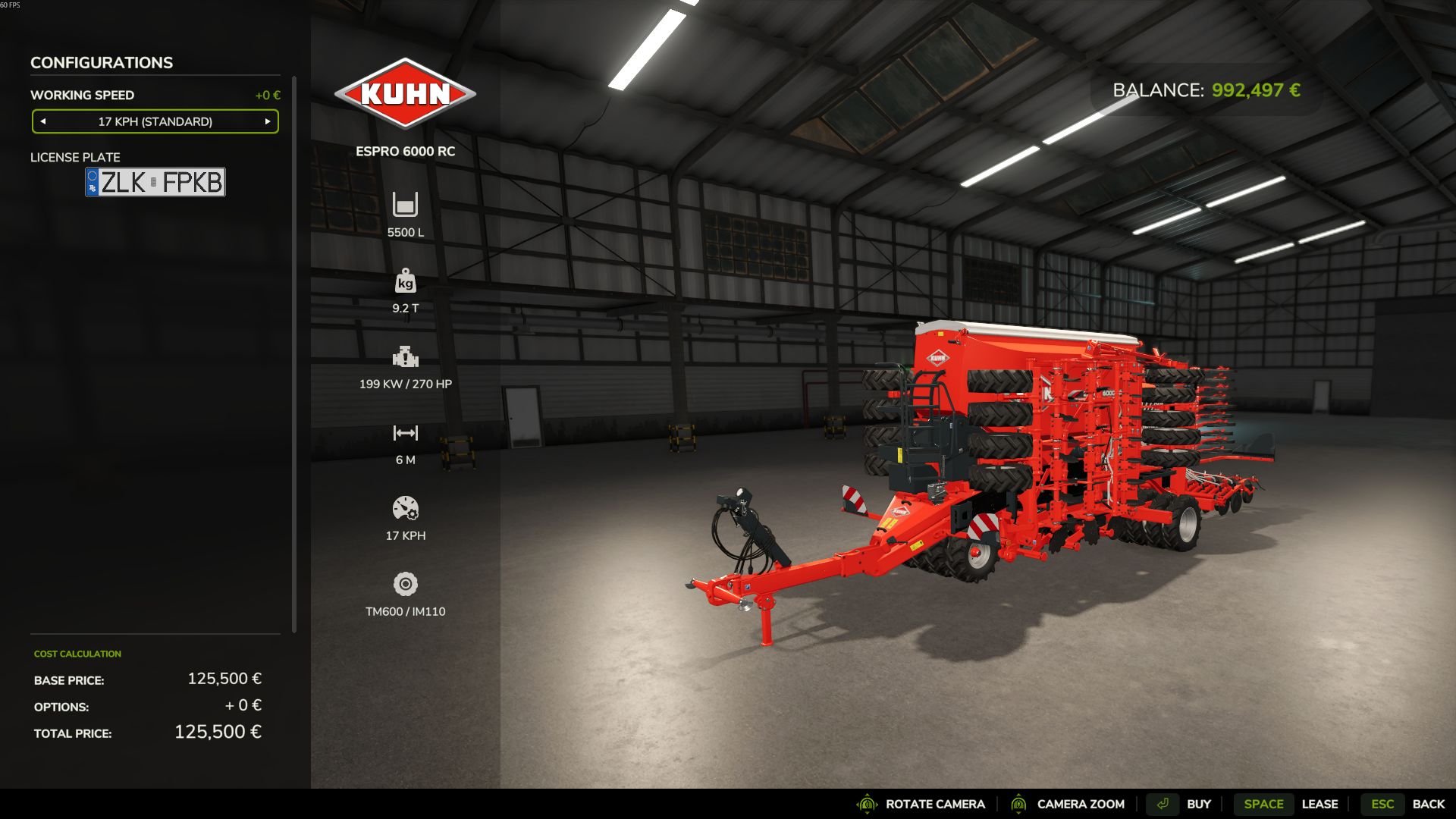Click the Total Price value
This screenshot has height=819, width=1456.
pyautogui.click(x=218, y=732)
